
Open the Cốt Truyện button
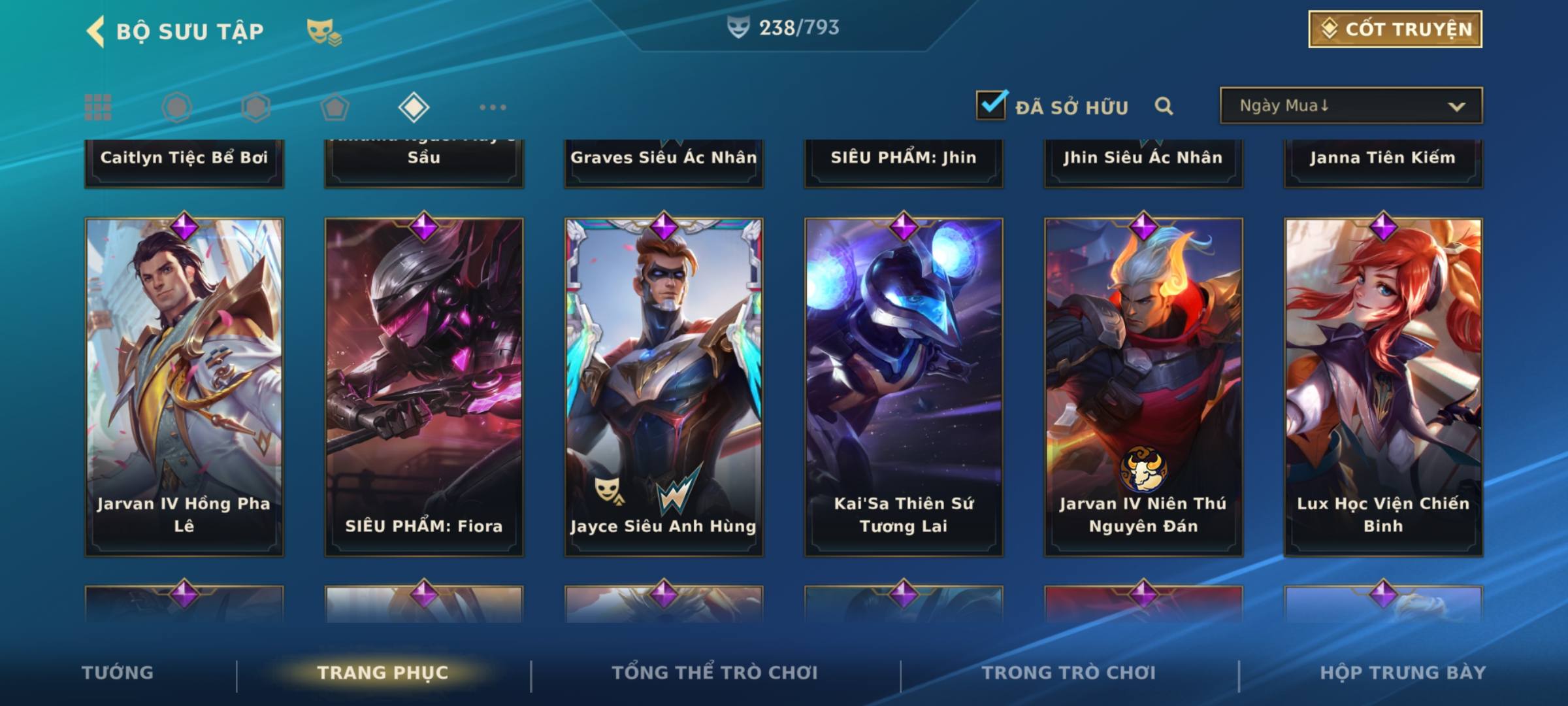(1395, 29)
